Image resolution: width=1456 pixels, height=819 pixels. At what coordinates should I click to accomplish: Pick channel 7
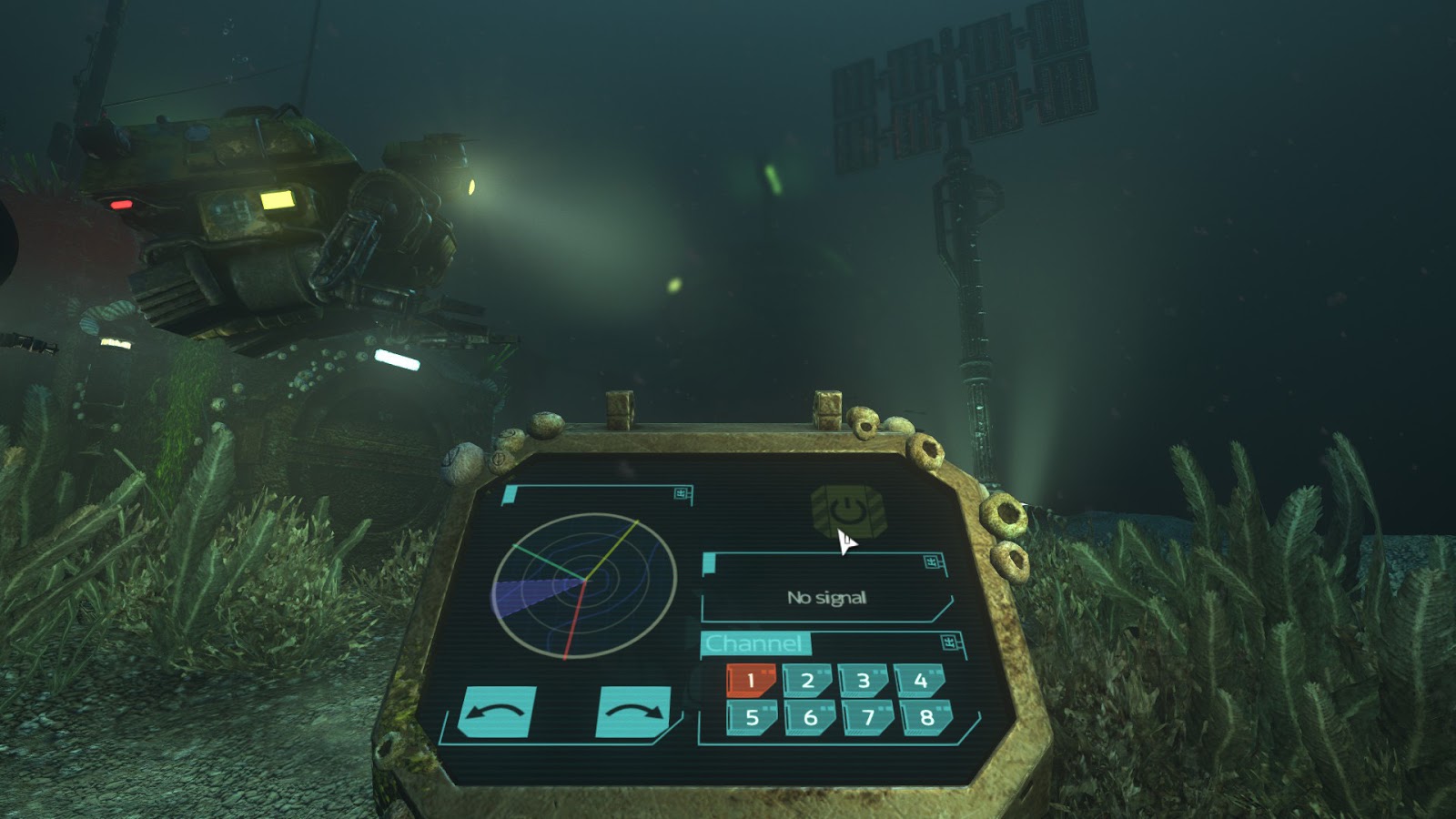pos(868,717)
